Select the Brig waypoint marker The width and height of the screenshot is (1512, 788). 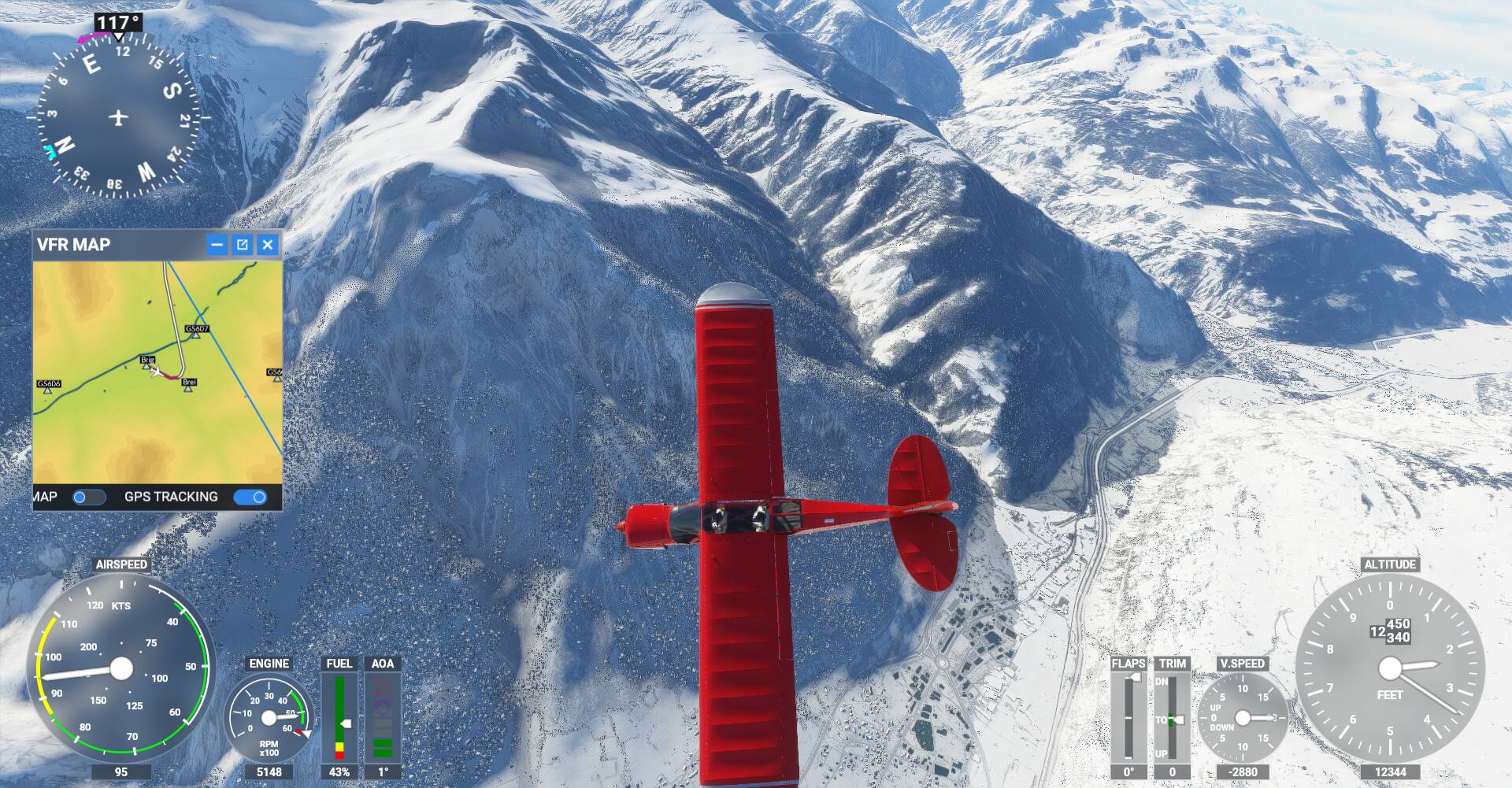pos(146,364)
